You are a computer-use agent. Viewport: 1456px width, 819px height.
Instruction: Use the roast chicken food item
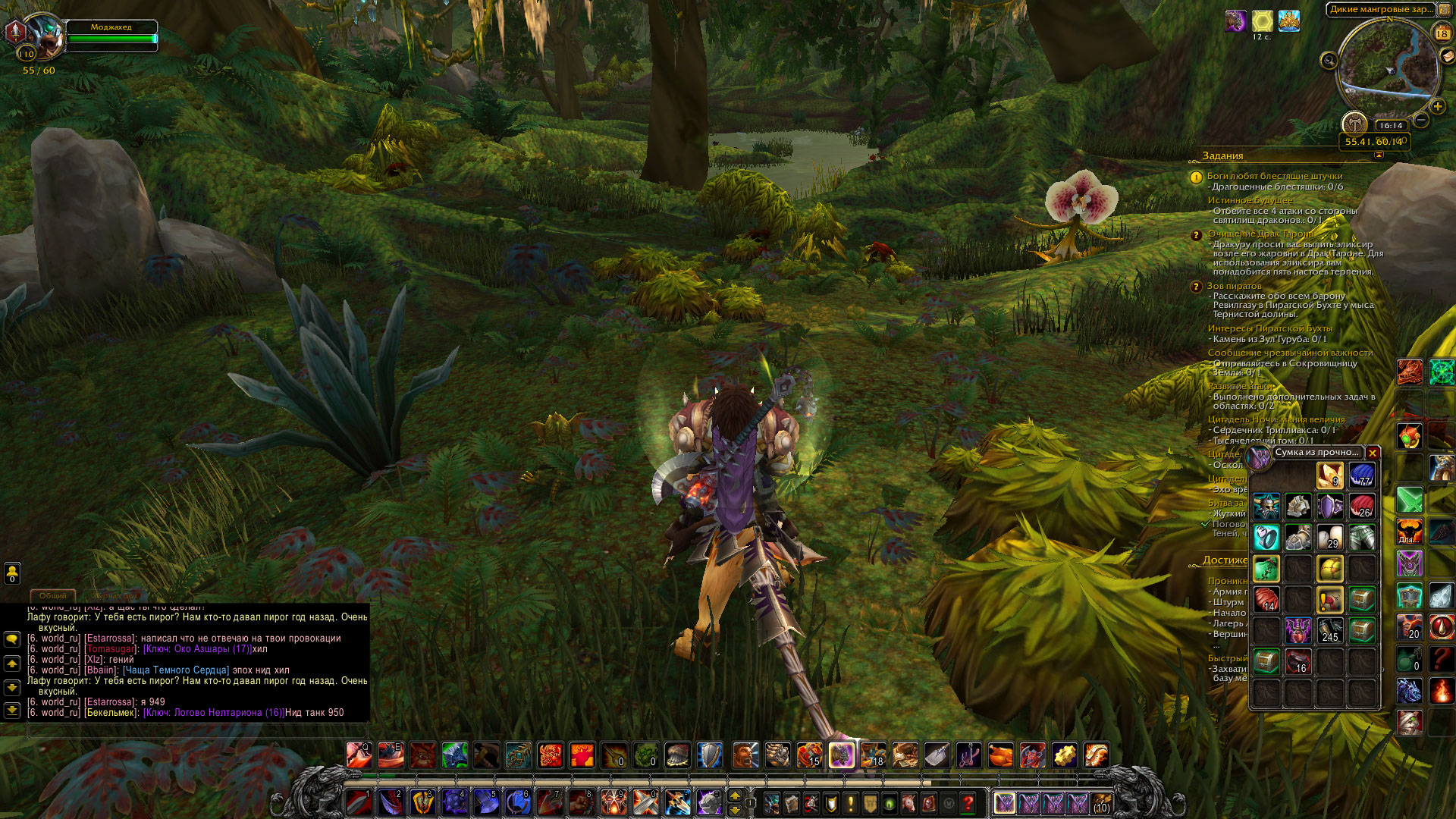tap(1000, 755)
